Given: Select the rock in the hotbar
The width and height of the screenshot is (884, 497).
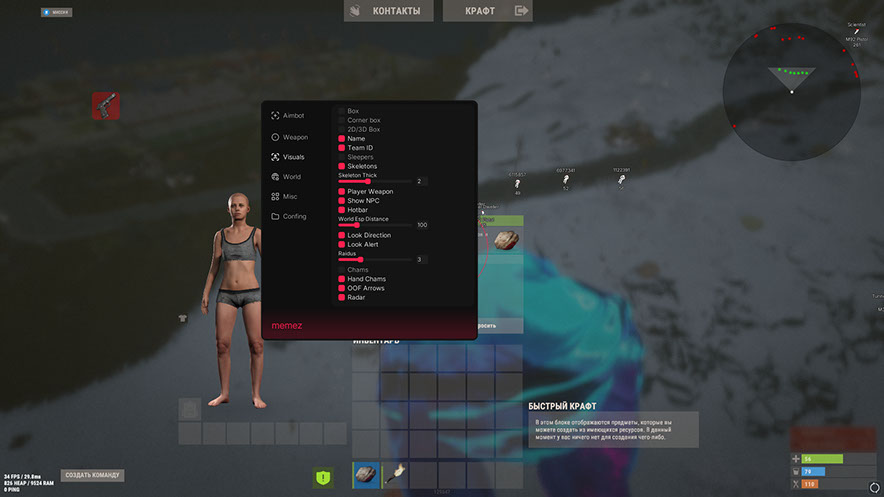Looking at the screenshot, I should (x=366, y=475).
